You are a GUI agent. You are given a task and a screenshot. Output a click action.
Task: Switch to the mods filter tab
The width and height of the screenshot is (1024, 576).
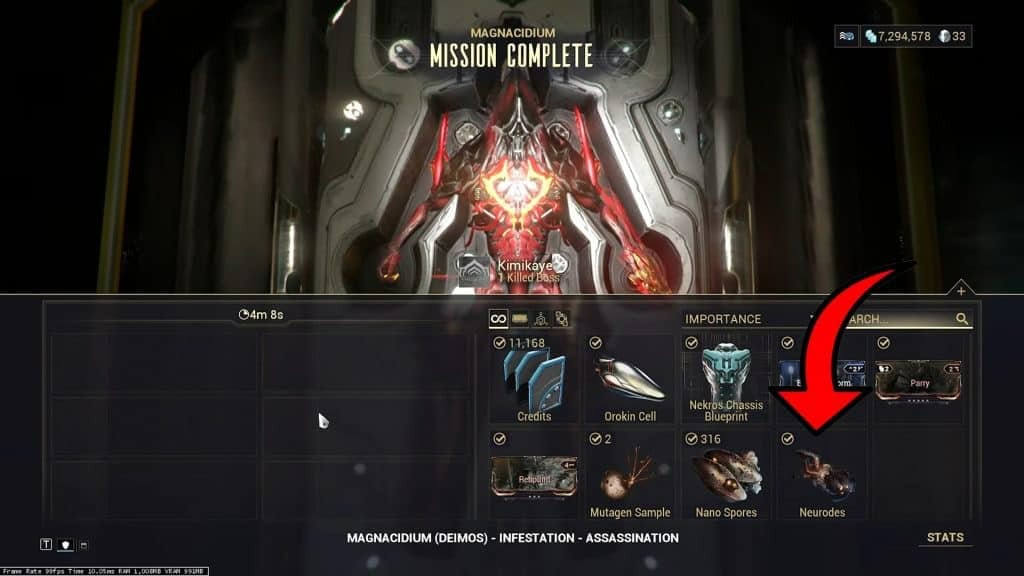pos(520,319)
